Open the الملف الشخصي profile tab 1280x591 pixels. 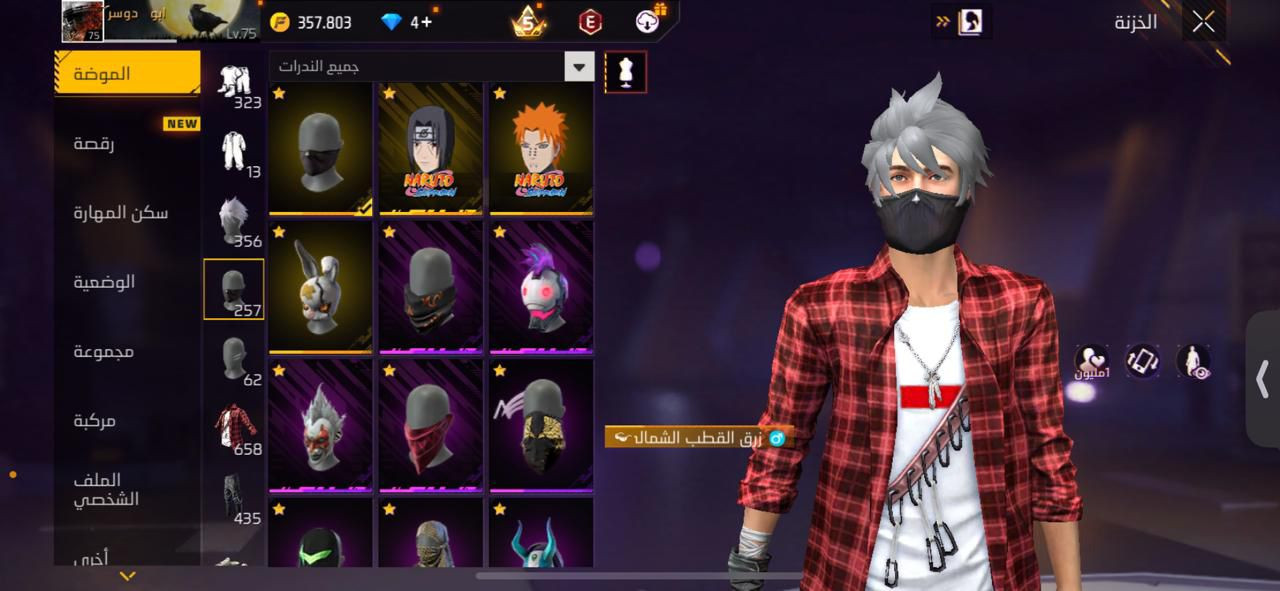(x=105, y=490)
